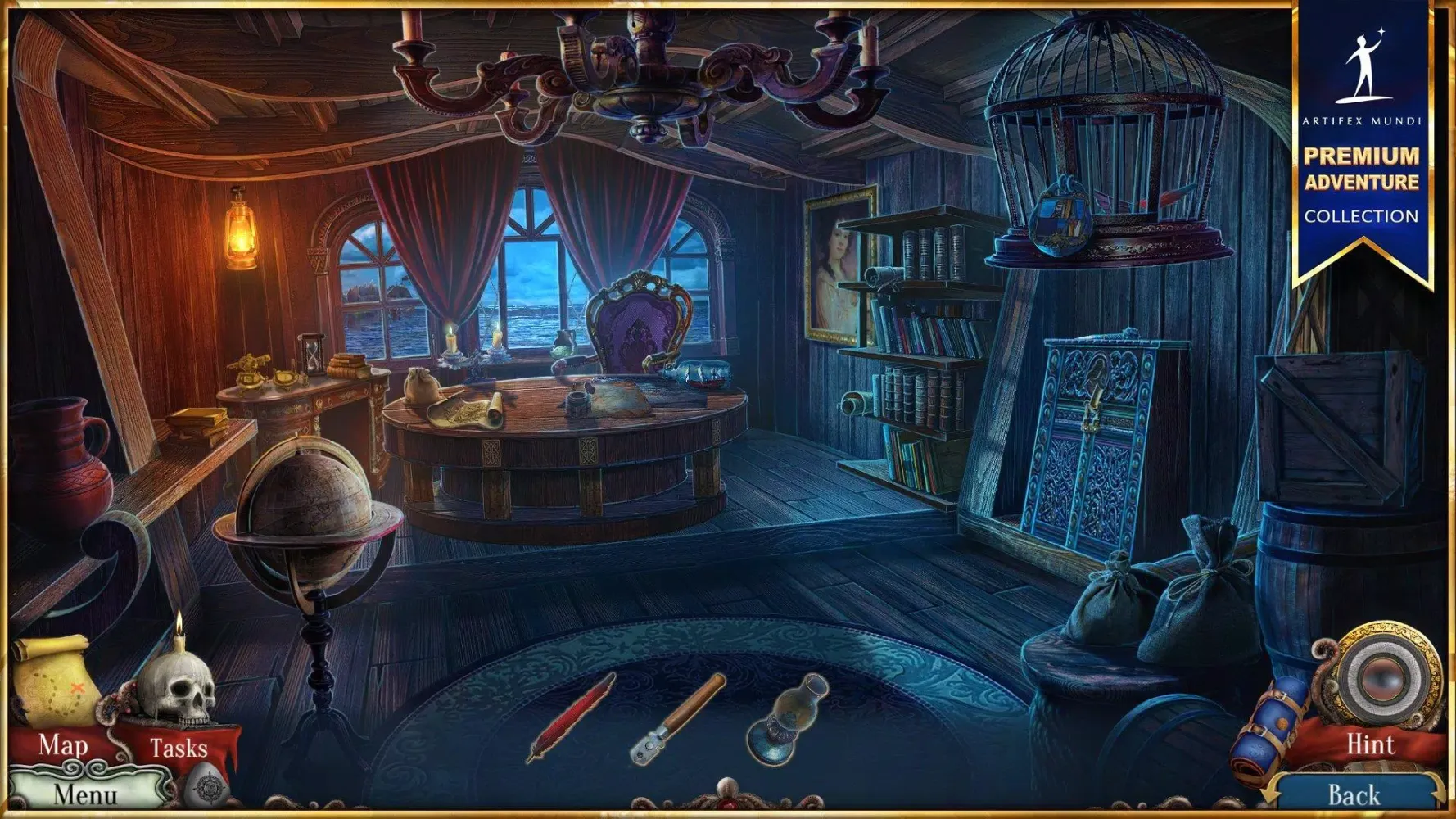Open the Map

click(x=61, y=745)
